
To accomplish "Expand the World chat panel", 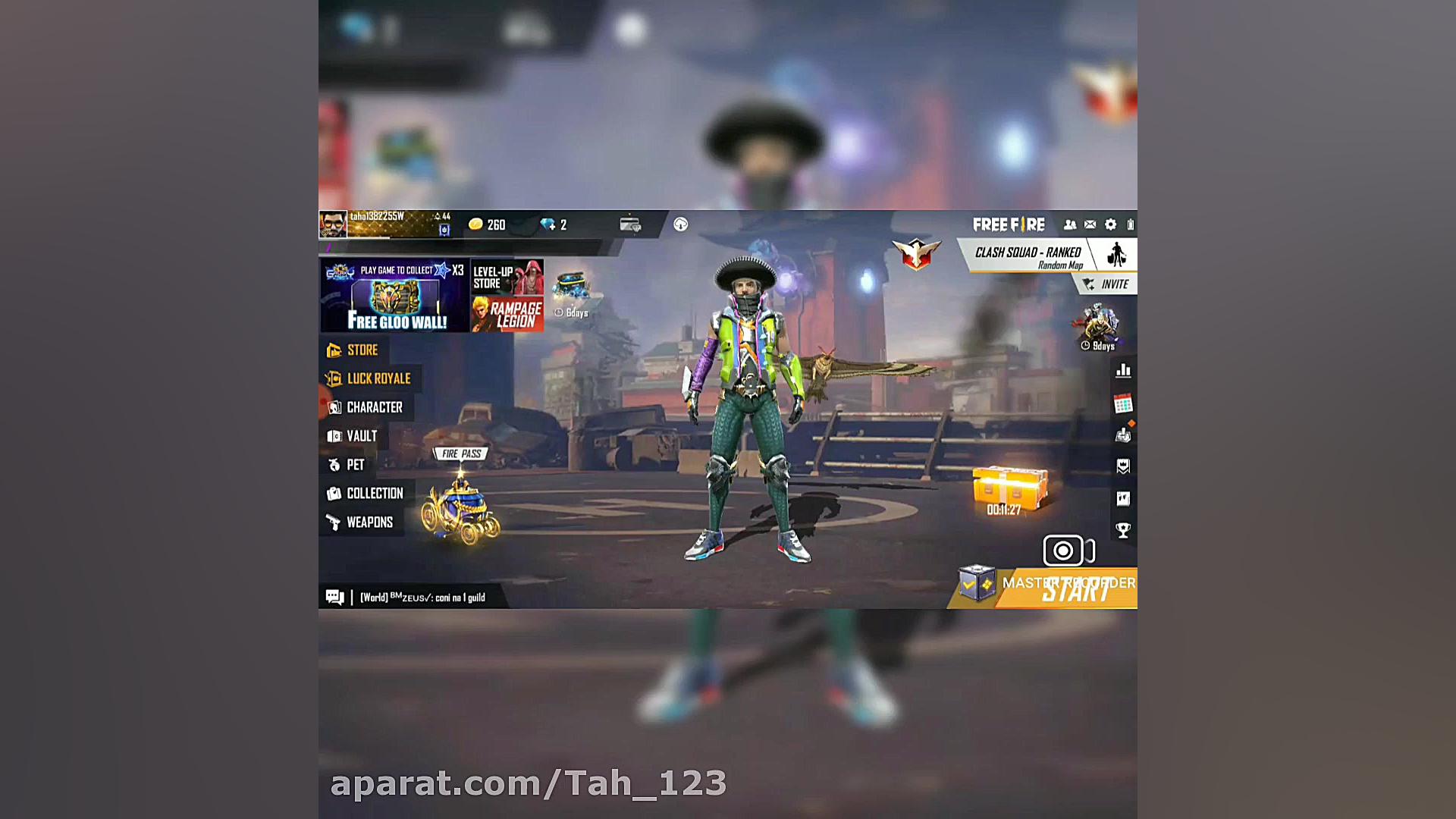I will click(x=334, y=597).
